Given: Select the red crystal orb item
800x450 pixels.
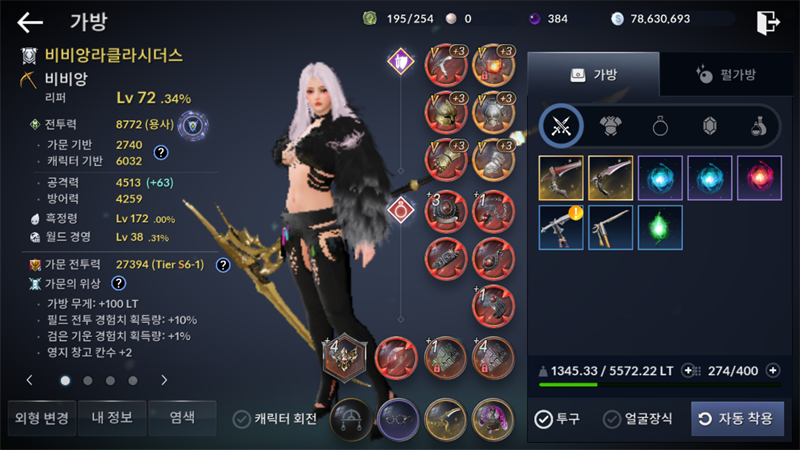Looking at the screenshot, I should [x=760, y=177].
